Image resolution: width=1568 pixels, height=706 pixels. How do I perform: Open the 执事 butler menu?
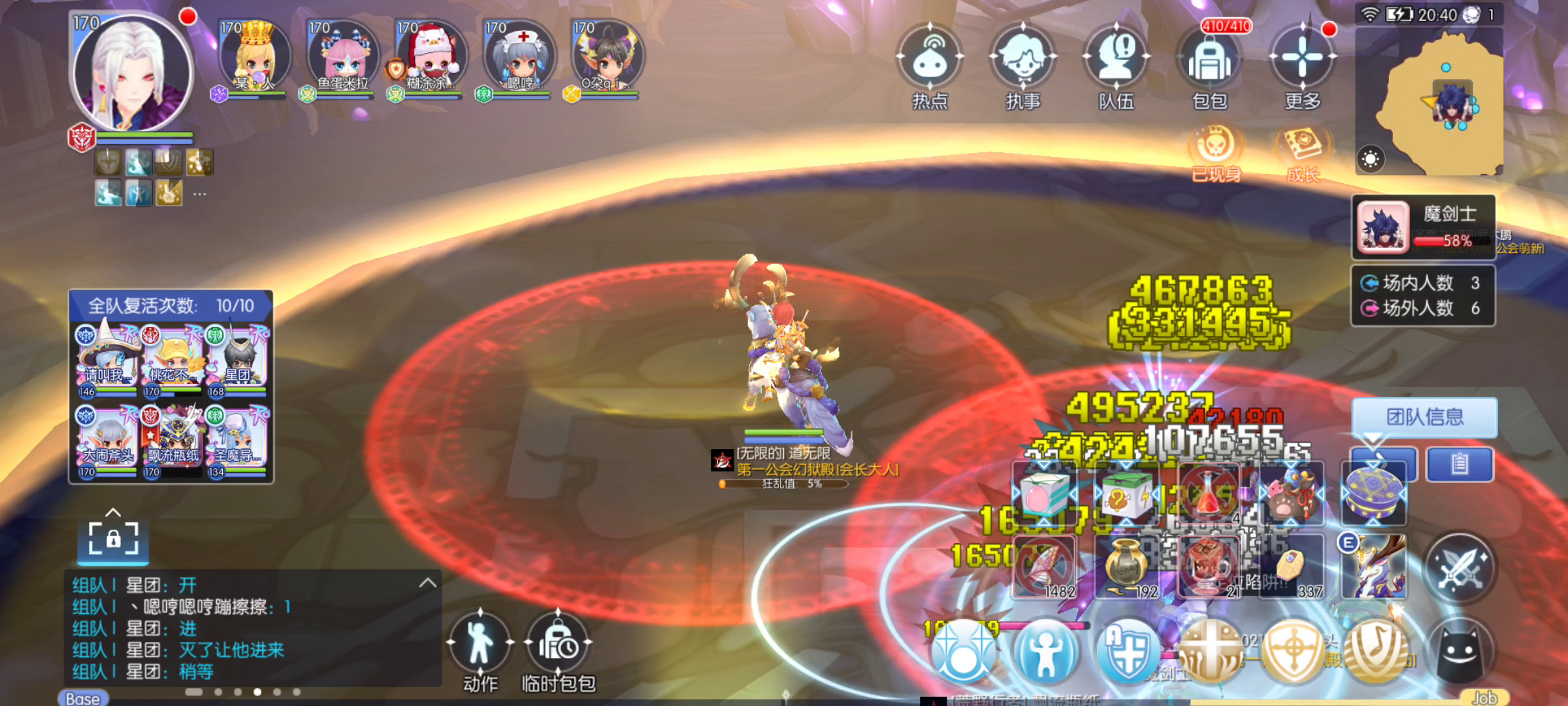[1023, 59]
